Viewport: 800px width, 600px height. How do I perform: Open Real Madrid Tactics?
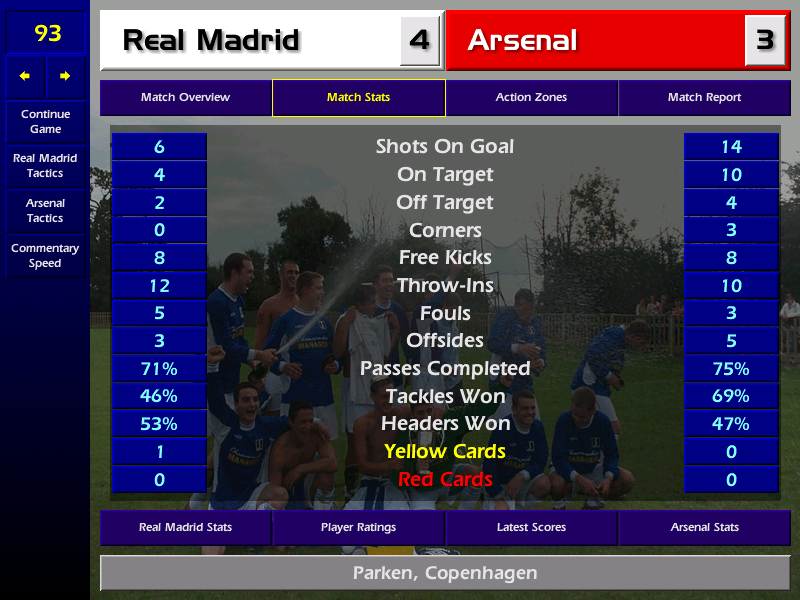click(x=45, y=166)
